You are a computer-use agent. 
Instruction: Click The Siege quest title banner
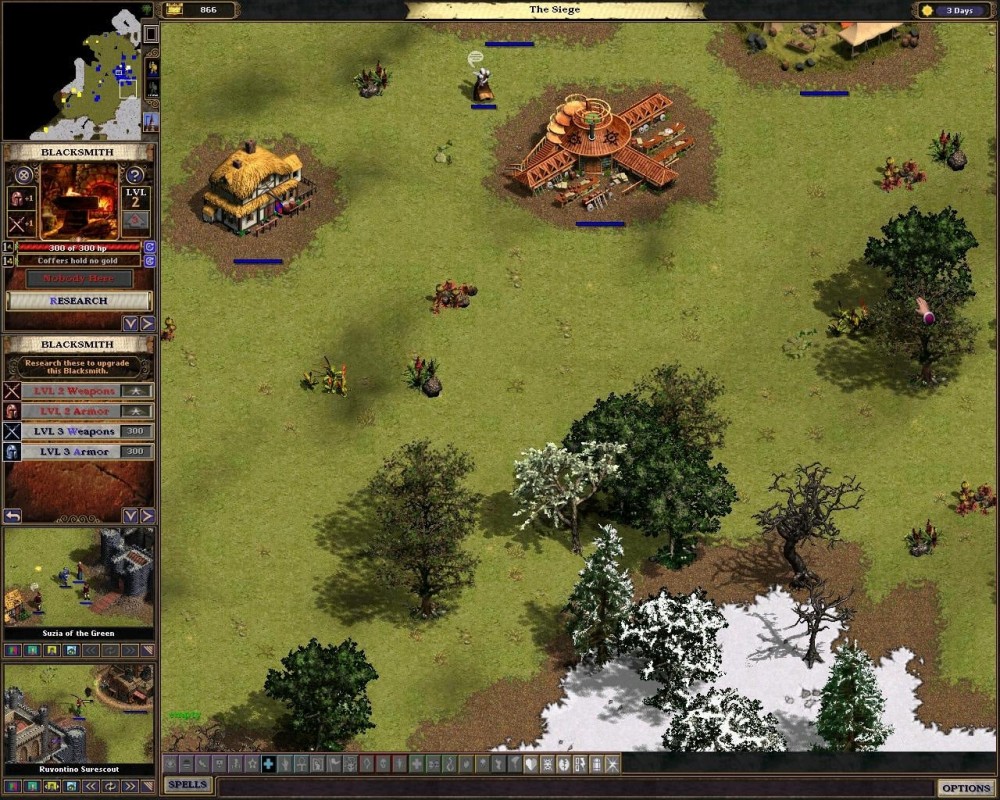[553, 10]
